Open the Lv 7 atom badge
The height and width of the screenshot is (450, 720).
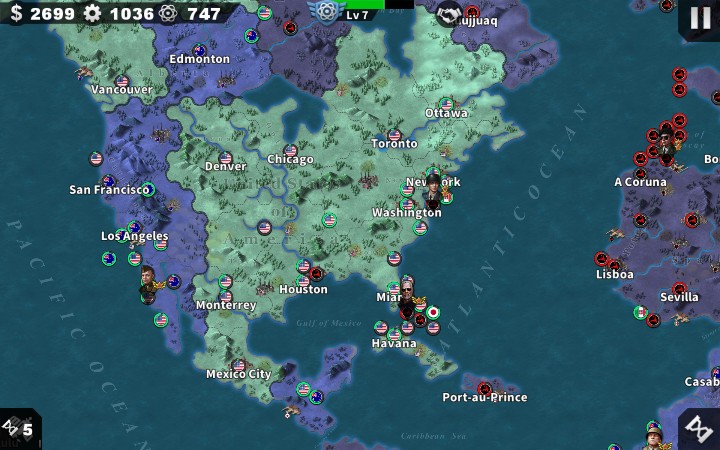(x=327, y=12)
